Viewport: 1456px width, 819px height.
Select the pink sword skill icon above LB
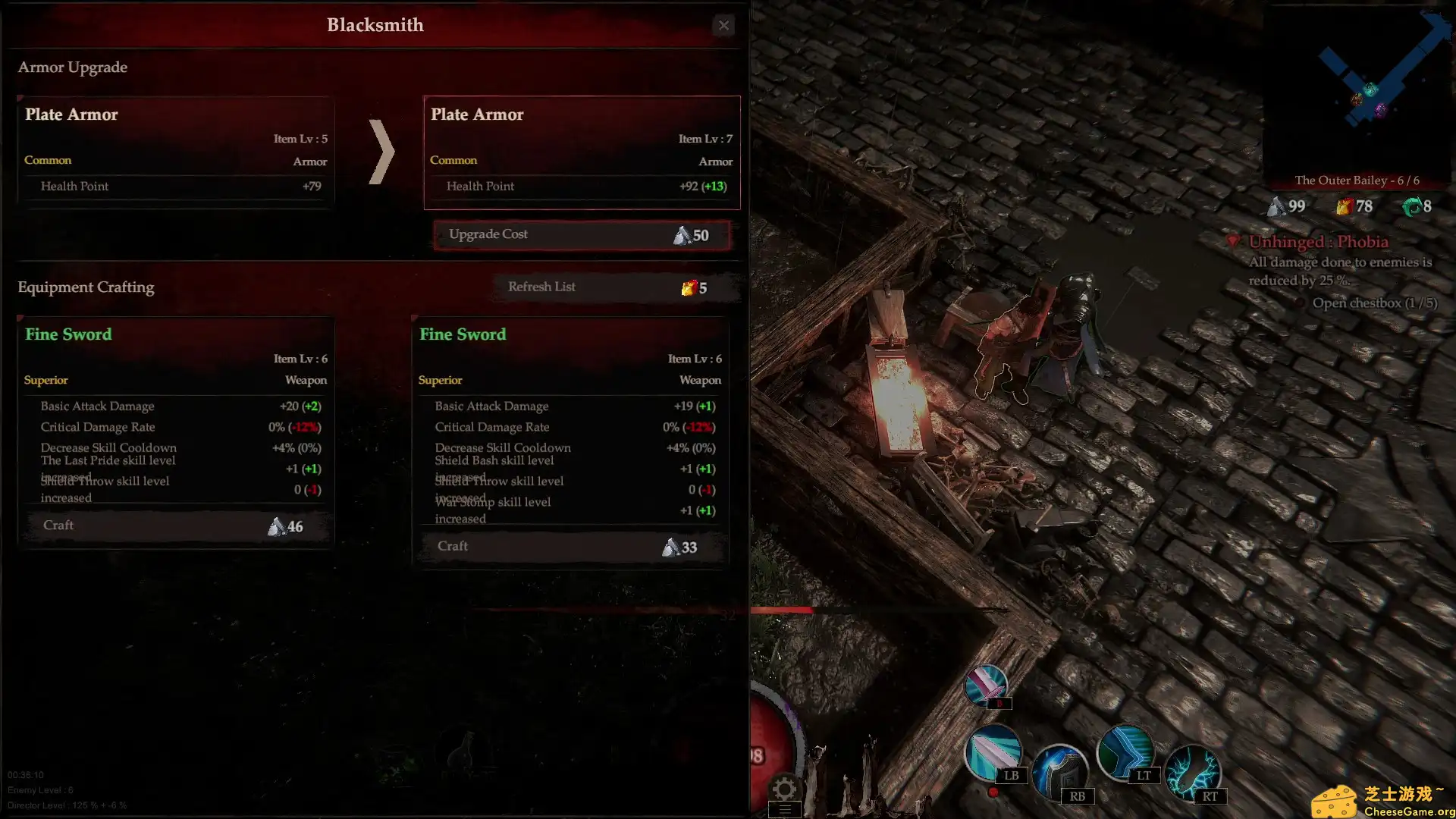[x=985, y=685]
